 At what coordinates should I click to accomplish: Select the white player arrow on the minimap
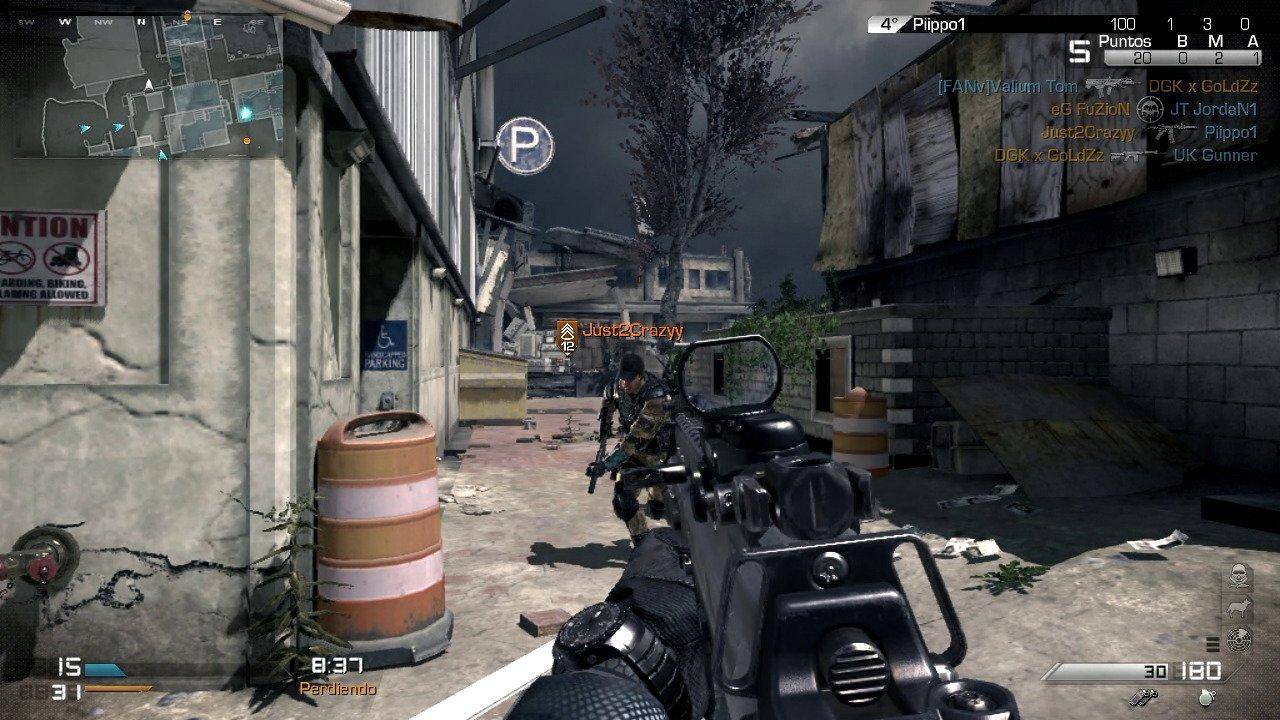pyautogui.click(x=149, y=85)
